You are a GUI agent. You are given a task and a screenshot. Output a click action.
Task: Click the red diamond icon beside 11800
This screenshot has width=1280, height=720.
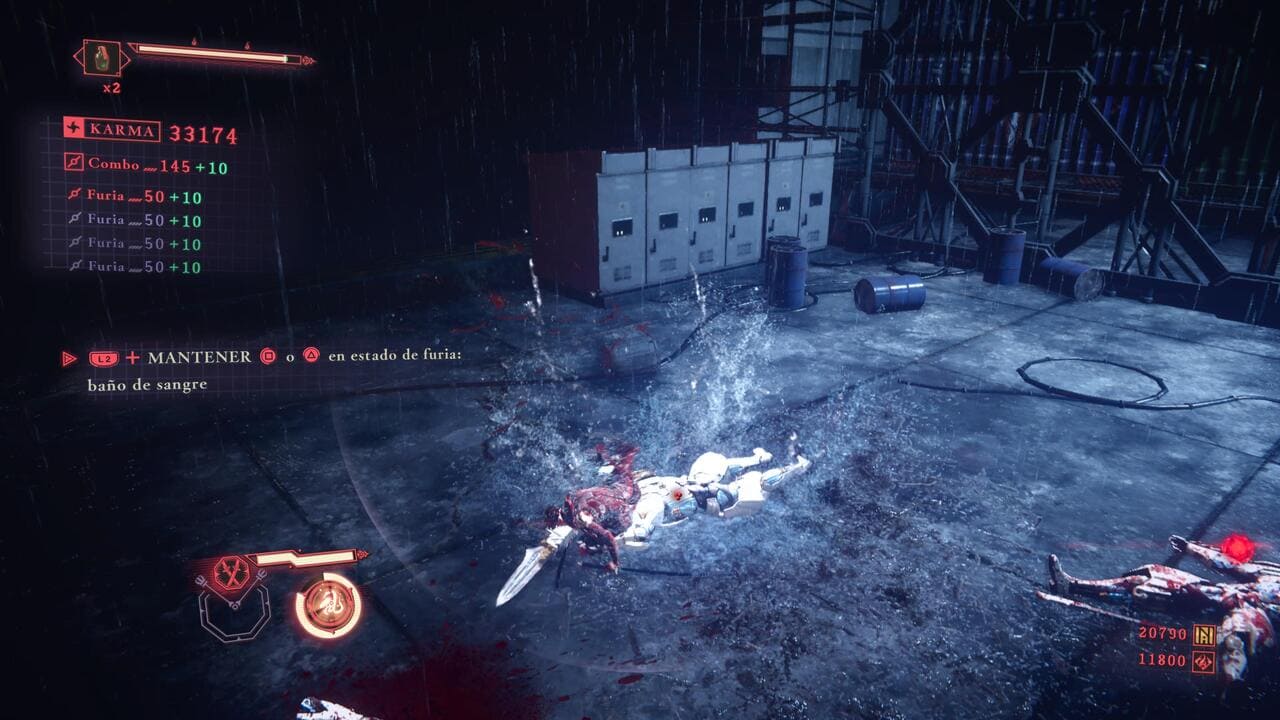(x=1204, y=661)
